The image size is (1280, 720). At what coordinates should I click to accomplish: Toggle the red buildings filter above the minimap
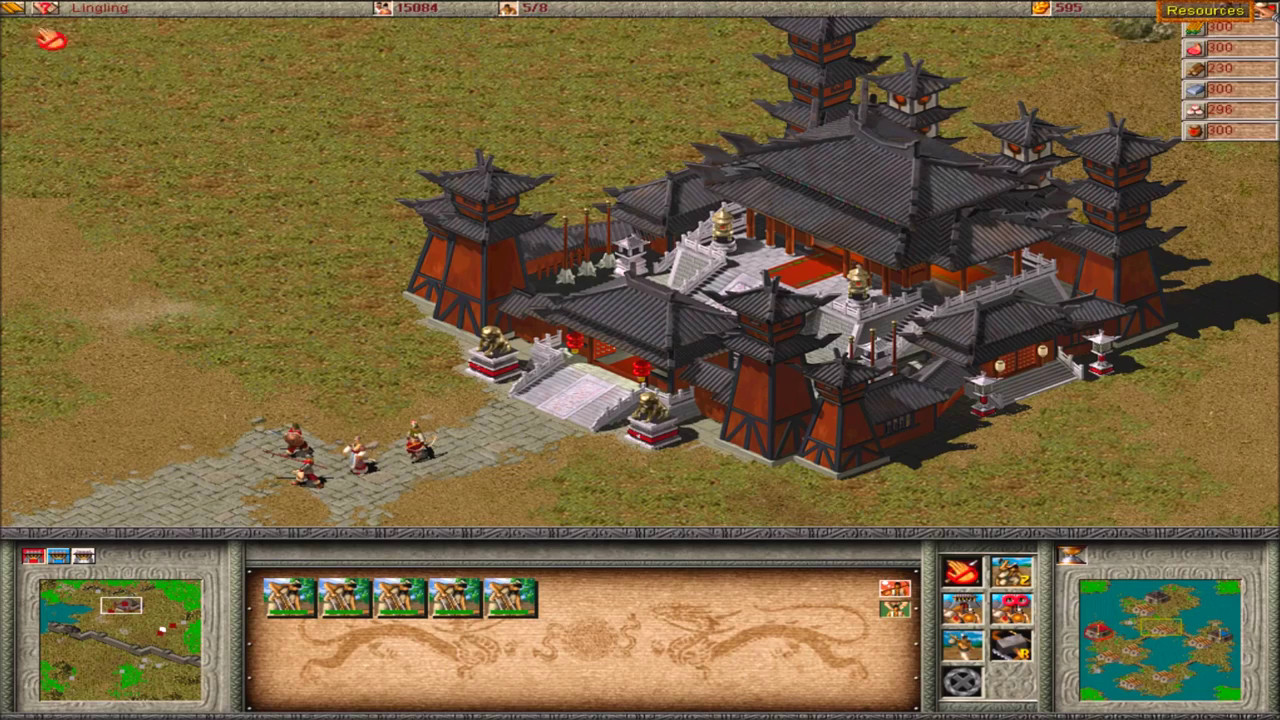pos(33,556)
